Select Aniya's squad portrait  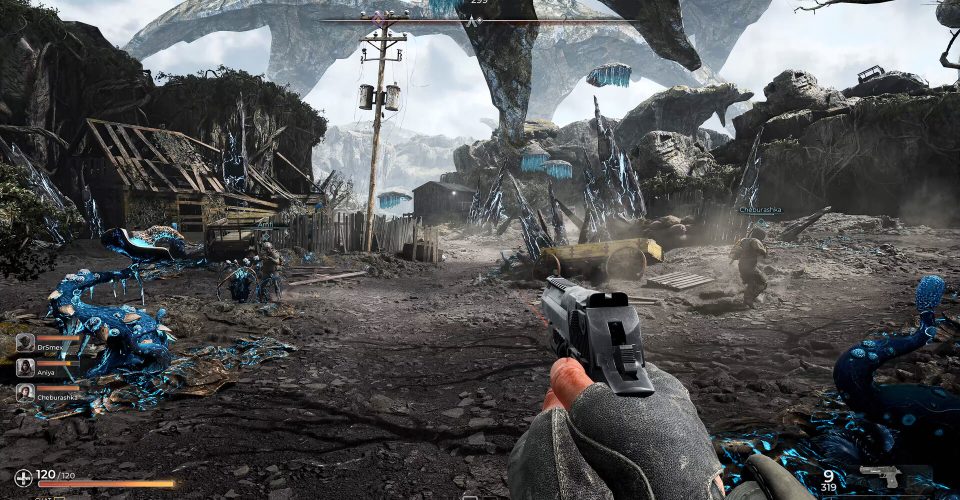pos(25,367)
